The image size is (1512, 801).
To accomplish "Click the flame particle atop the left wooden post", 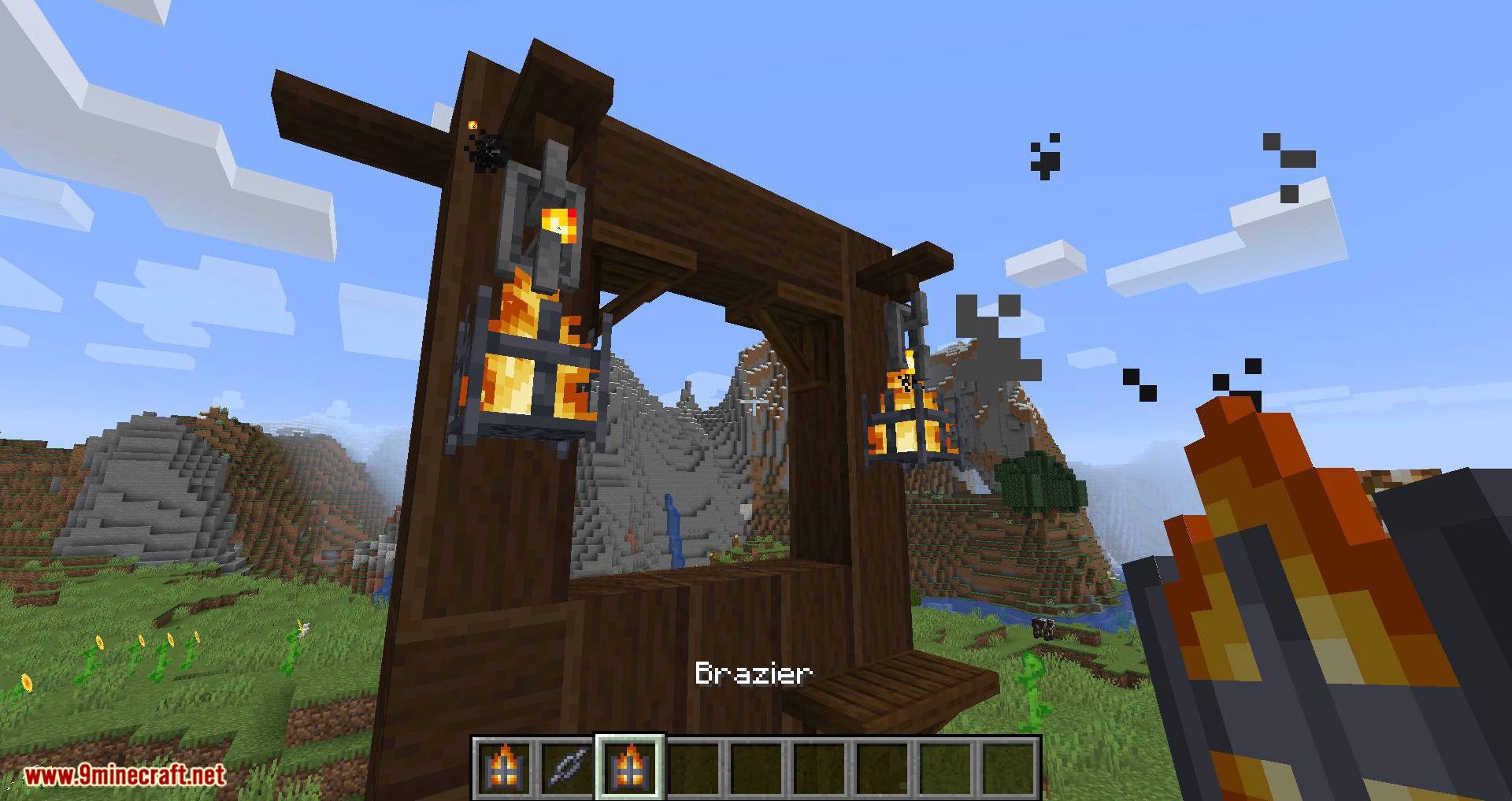I will [472, 124].
